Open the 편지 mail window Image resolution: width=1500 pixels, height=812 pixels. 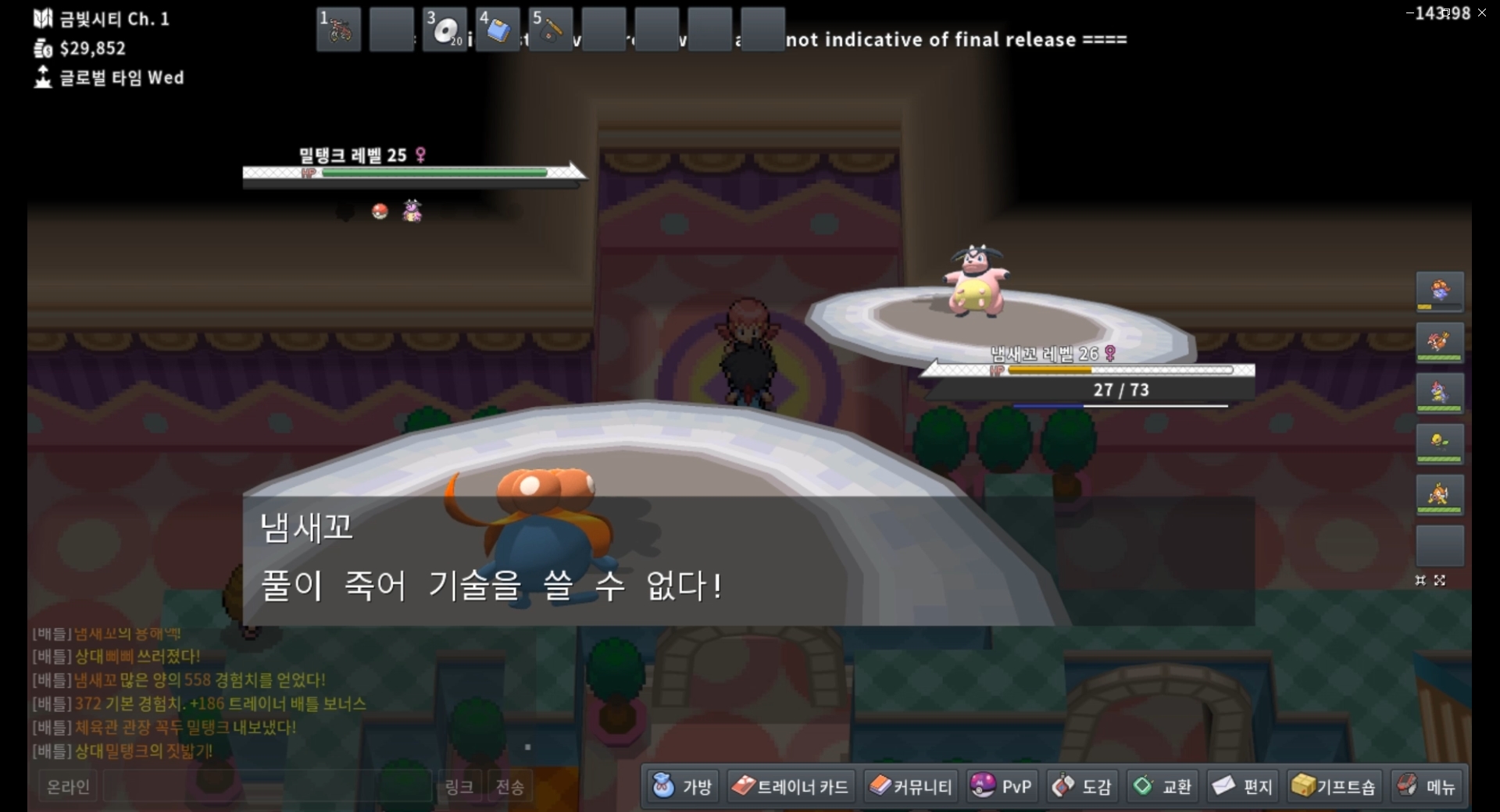[1243, 786]
